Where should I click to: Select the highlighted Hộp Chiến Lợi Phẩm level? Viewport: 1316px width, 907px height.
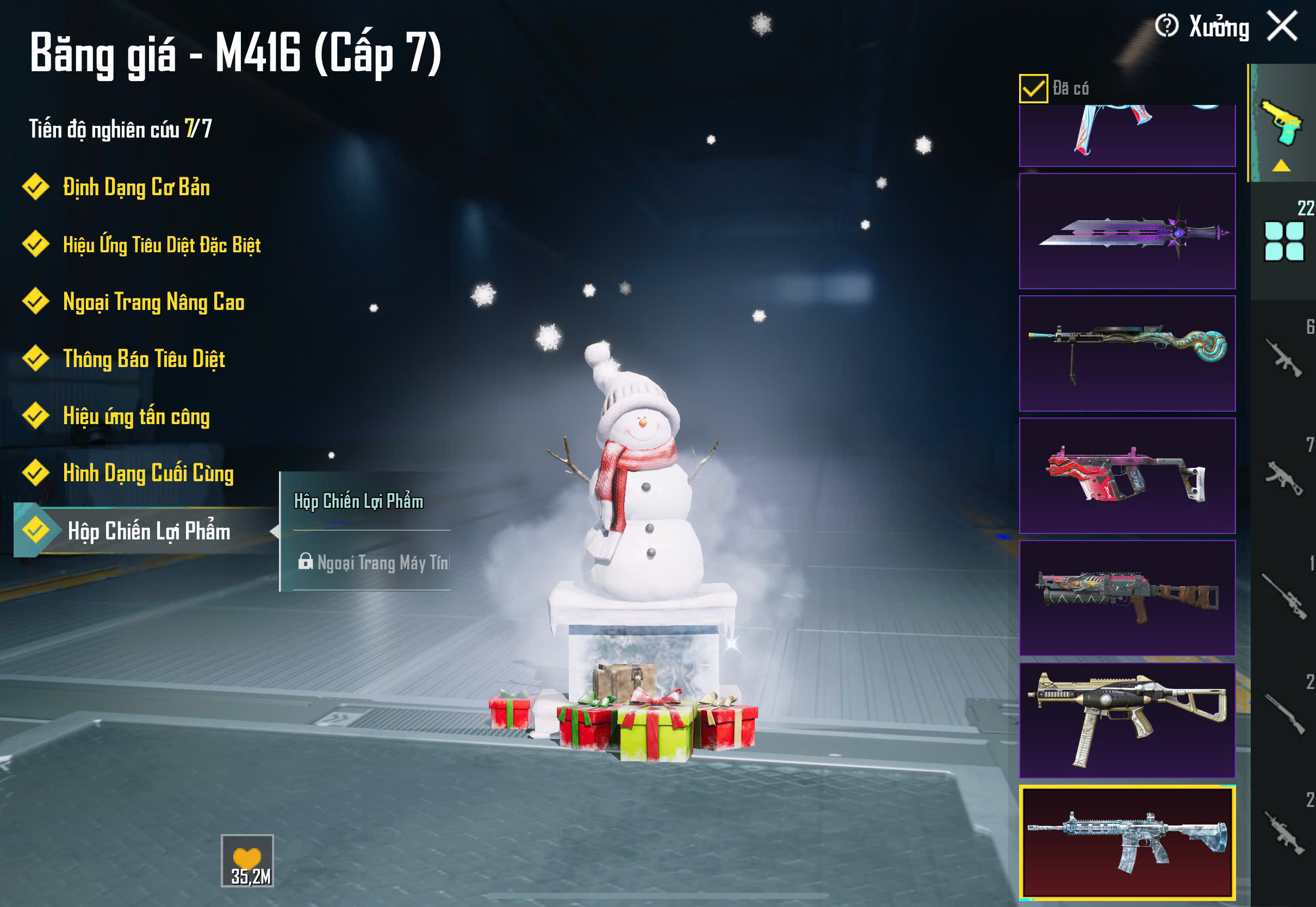point(149,531)
